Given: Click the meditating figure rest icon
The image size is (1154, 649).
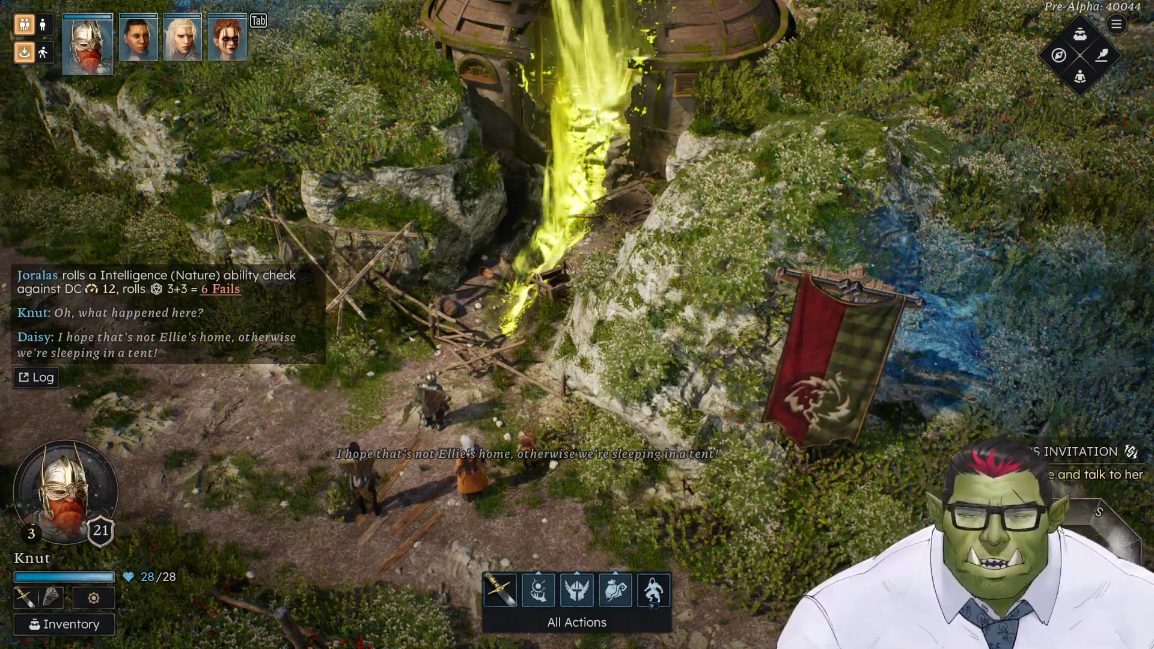Looking at the screenshot, I should pyautogui.click(x=1080, y=76).
